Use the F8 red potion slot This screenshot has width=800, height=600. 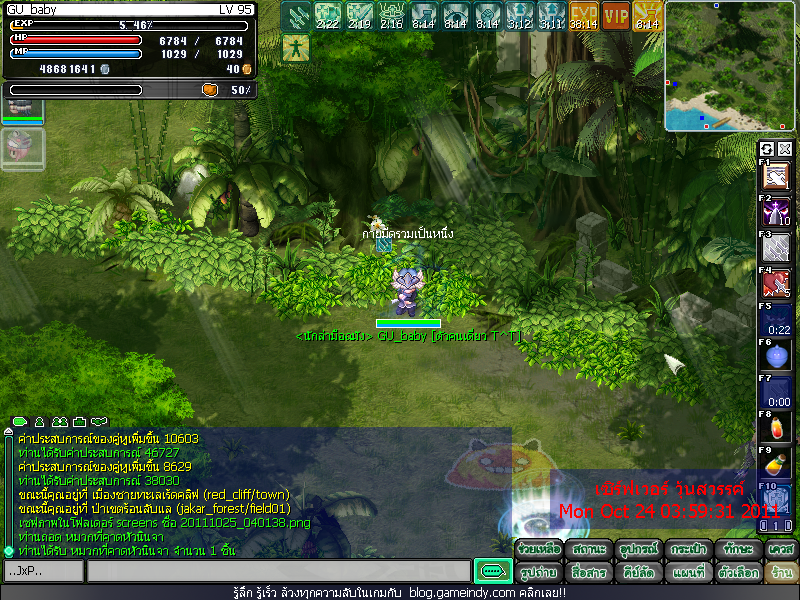coord(777,429)
